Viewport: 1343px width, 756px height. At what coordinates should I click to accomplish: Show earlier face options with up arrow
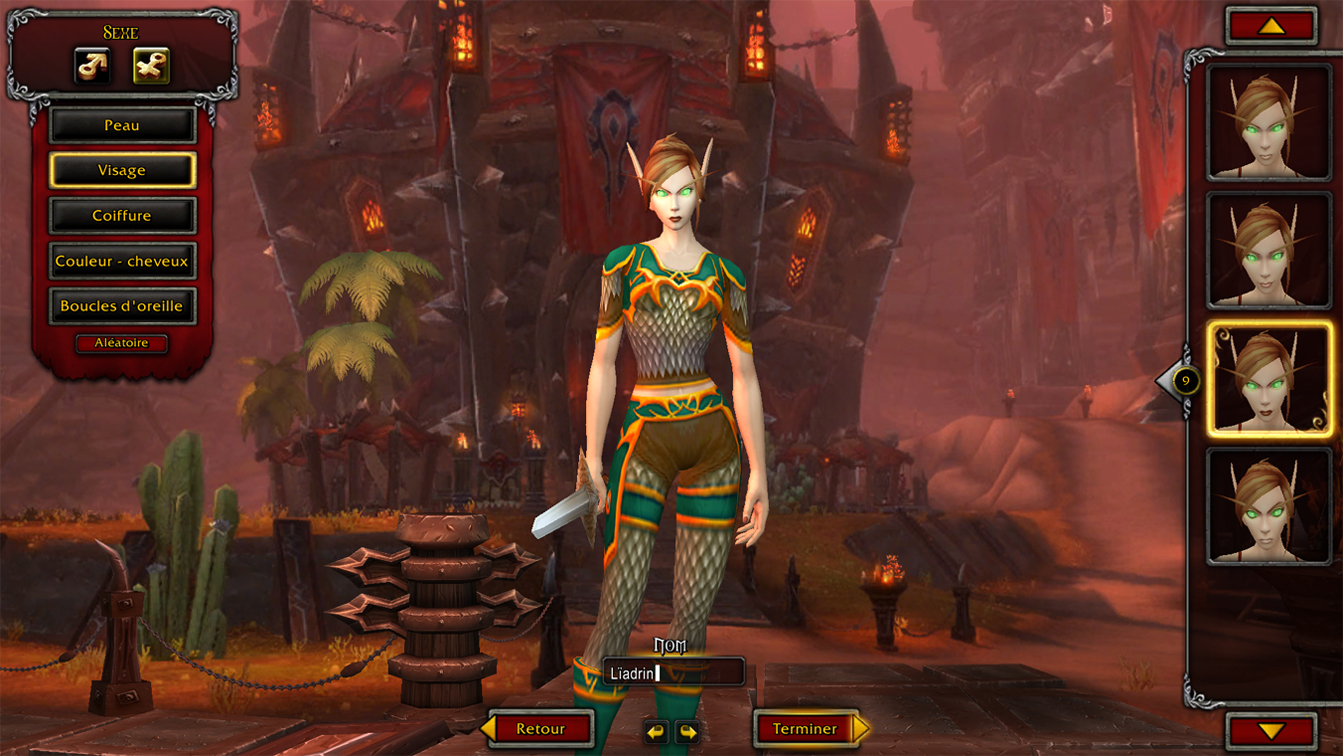[x=1271, y=27]
